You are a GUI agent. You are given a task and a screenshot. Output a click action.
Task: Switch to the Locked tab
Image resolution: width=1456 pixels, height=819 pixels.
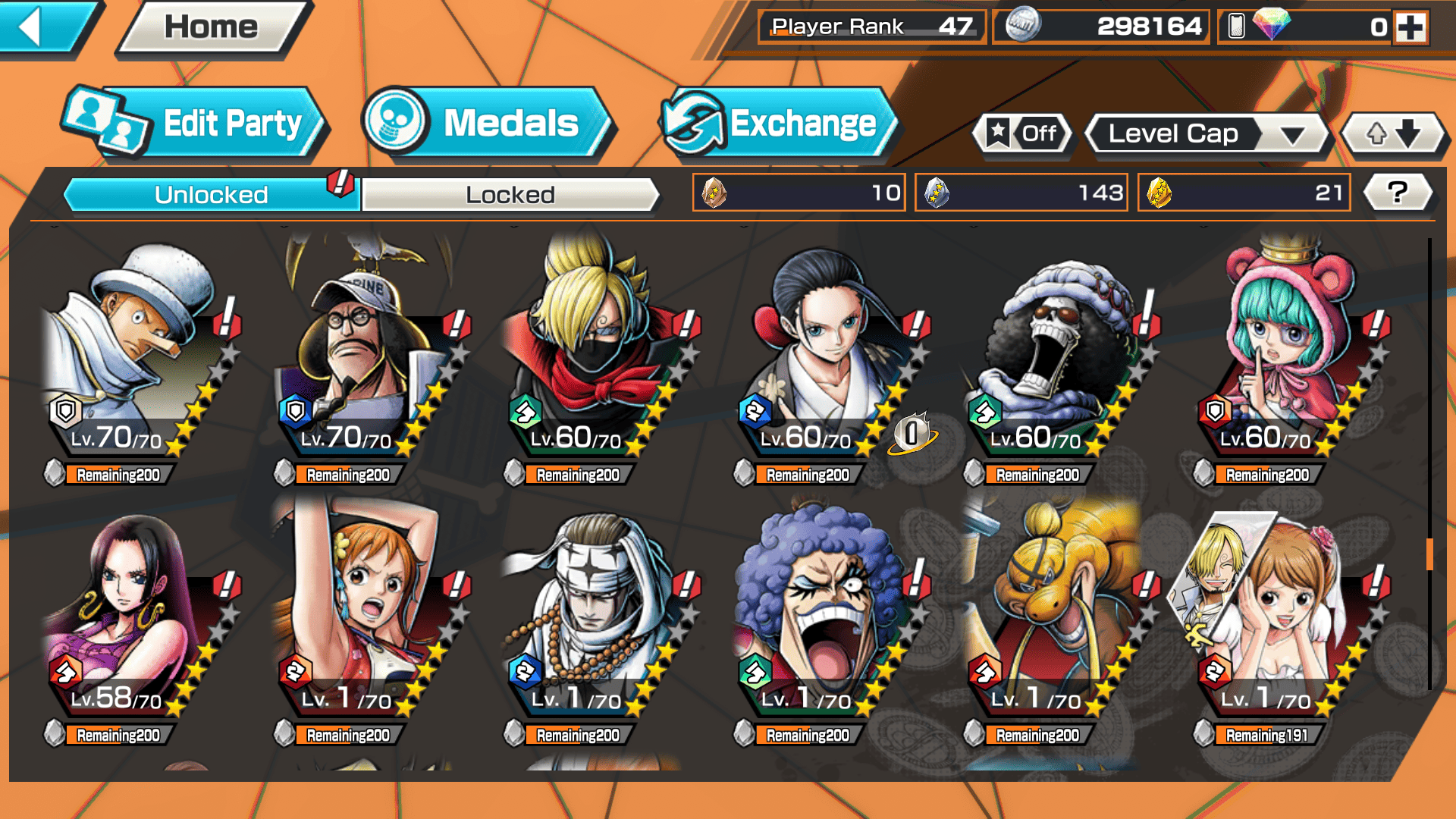pos(510,195)
